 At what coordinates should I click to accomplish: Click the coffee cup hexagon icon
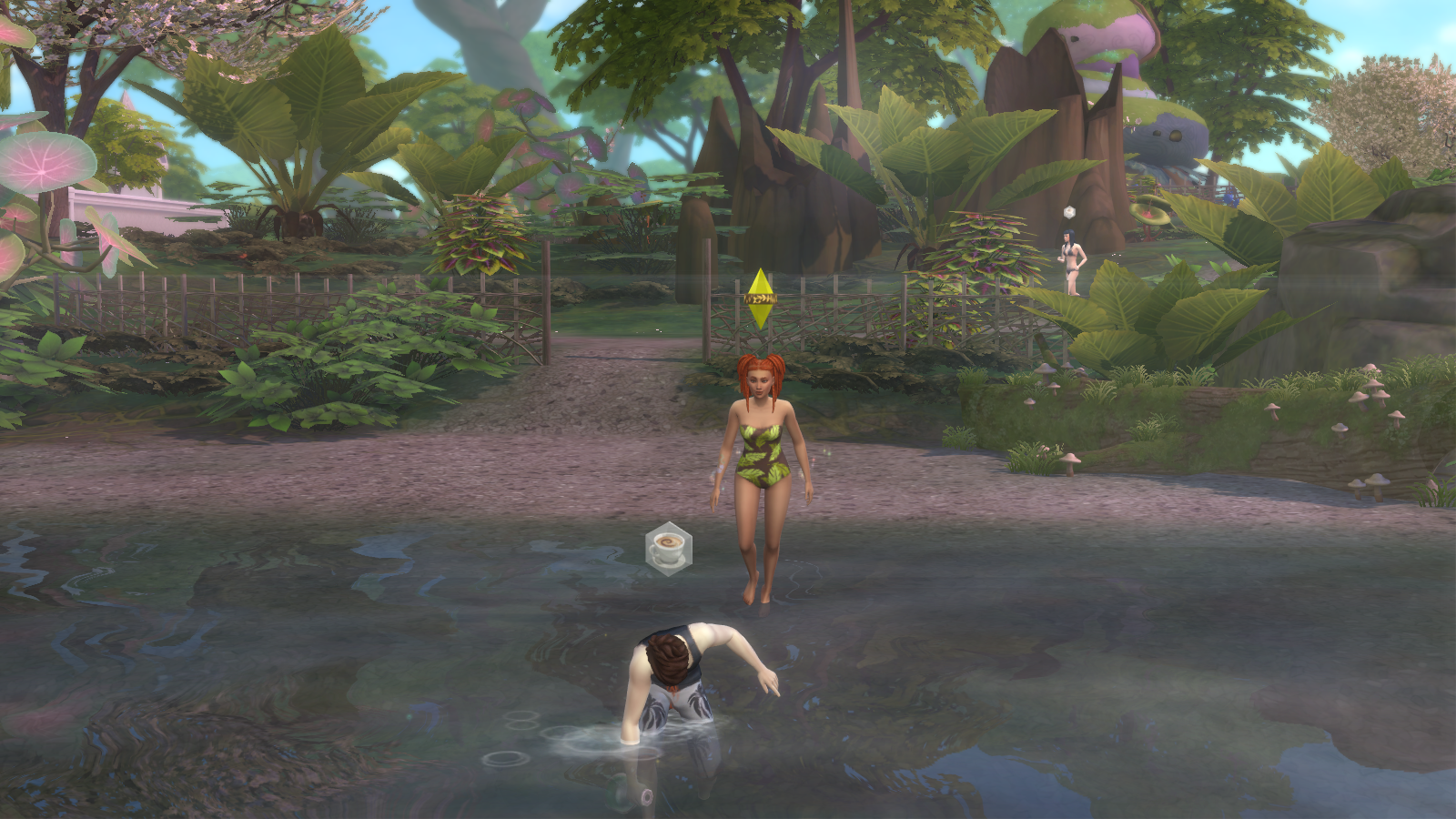pos(669,548)
